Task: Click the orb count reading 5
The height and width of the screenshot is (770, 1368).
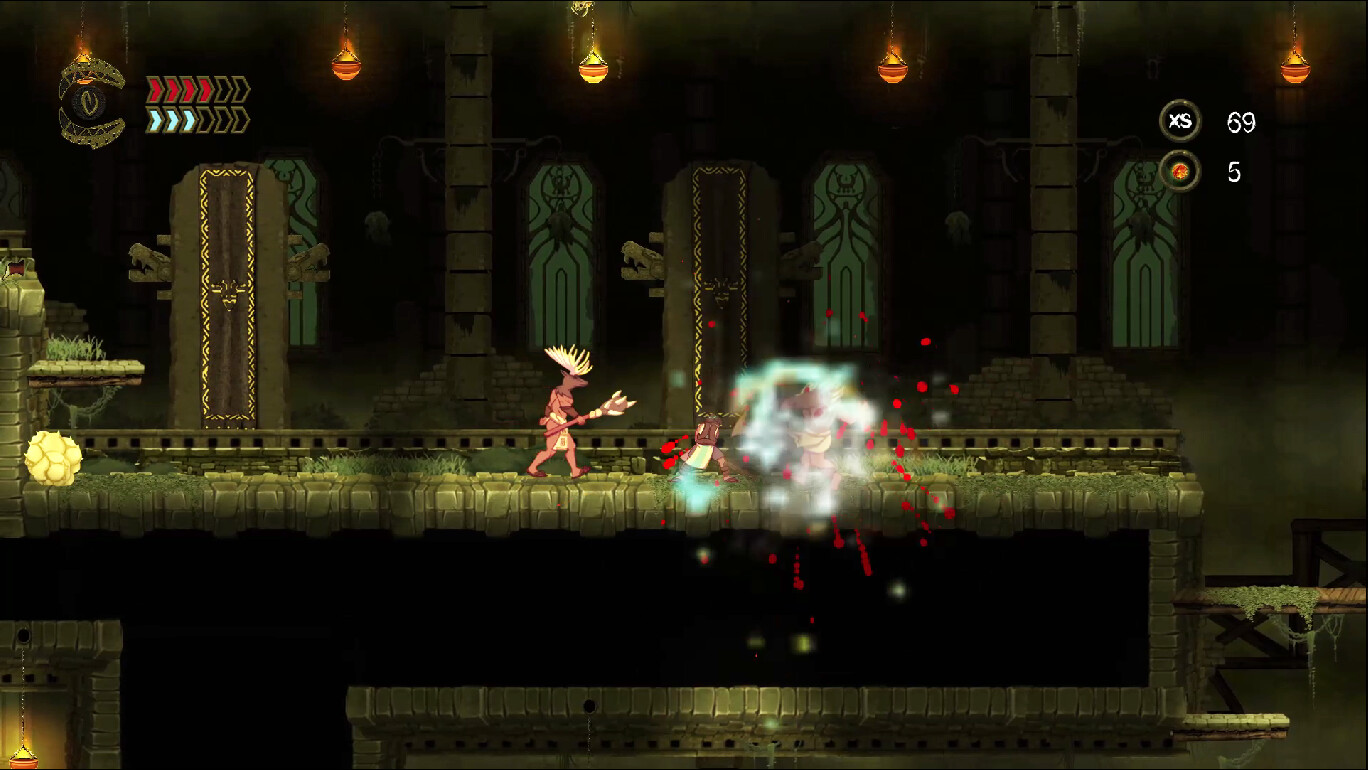Action: pyautogui.click(x=1236, y=169)
